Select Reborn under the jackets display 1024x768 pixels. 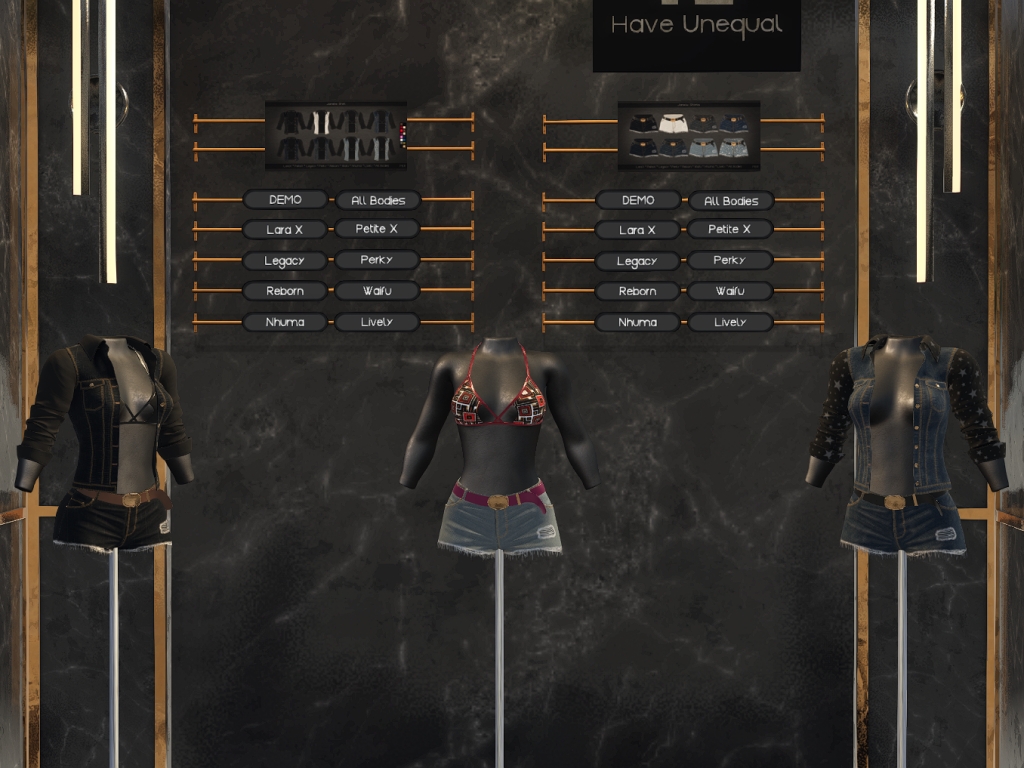click(285, 291)
